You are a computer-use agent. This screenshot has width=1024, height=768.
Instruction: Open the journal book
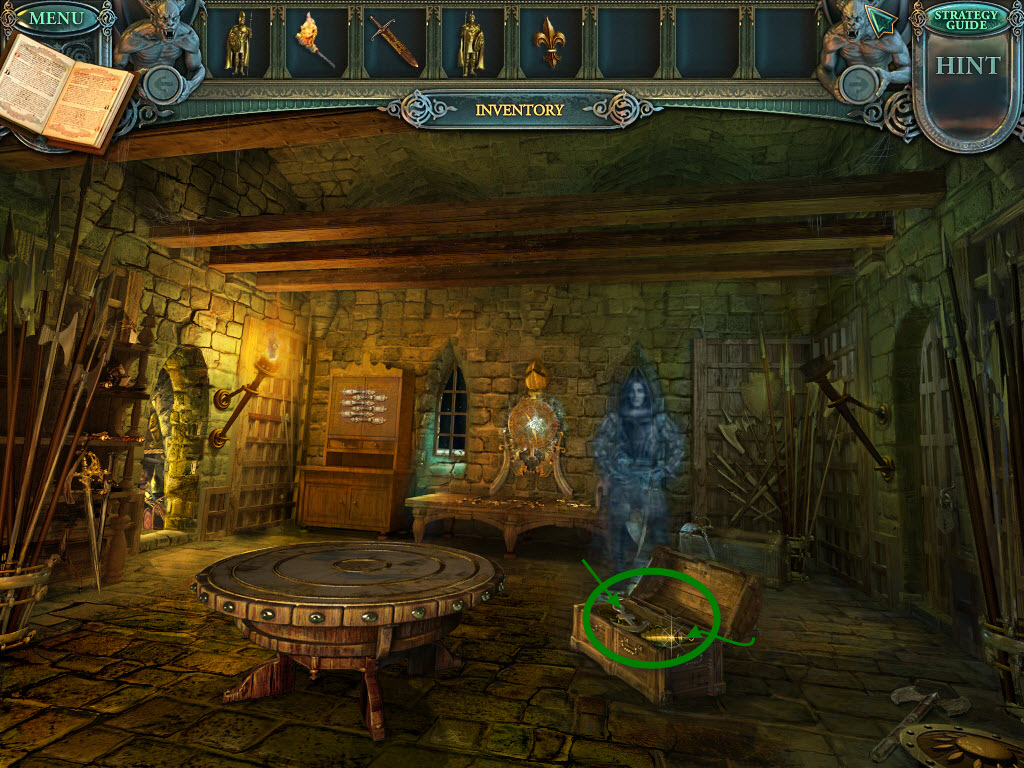coord(67,92)
